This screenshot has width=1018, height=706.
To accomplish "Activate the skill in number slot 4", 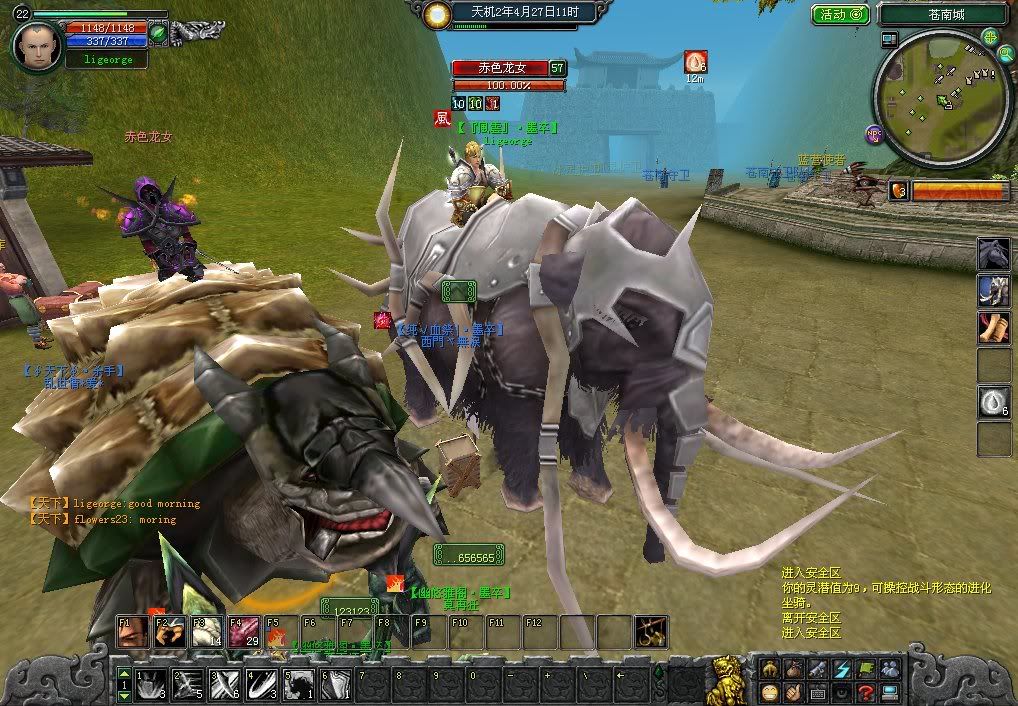I will [x=263, y=684].
